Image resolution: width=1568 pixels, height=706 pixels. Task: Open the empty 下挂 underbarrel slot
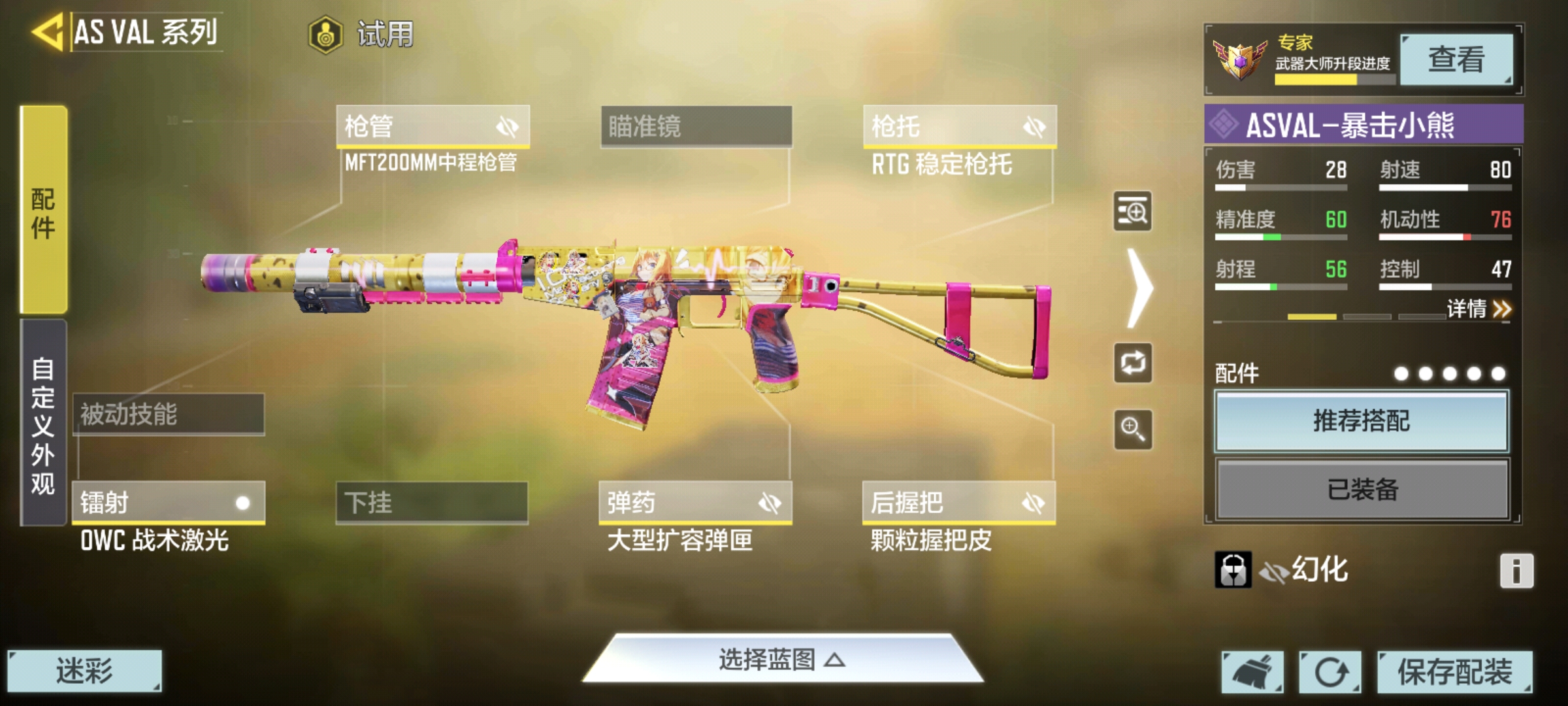(x=432, y=503)
